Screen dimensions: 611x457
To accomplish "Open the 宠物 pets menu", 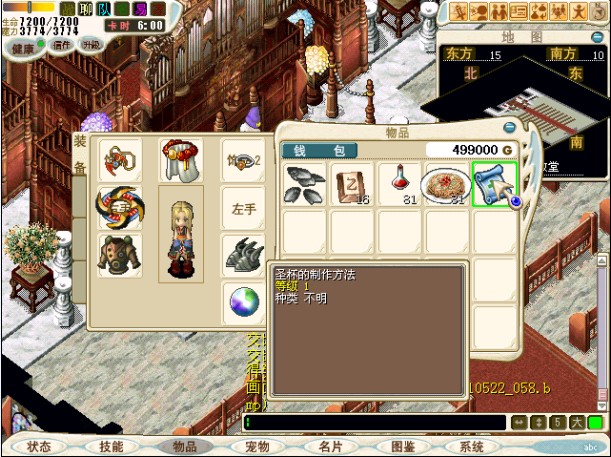I will (257, 447).
